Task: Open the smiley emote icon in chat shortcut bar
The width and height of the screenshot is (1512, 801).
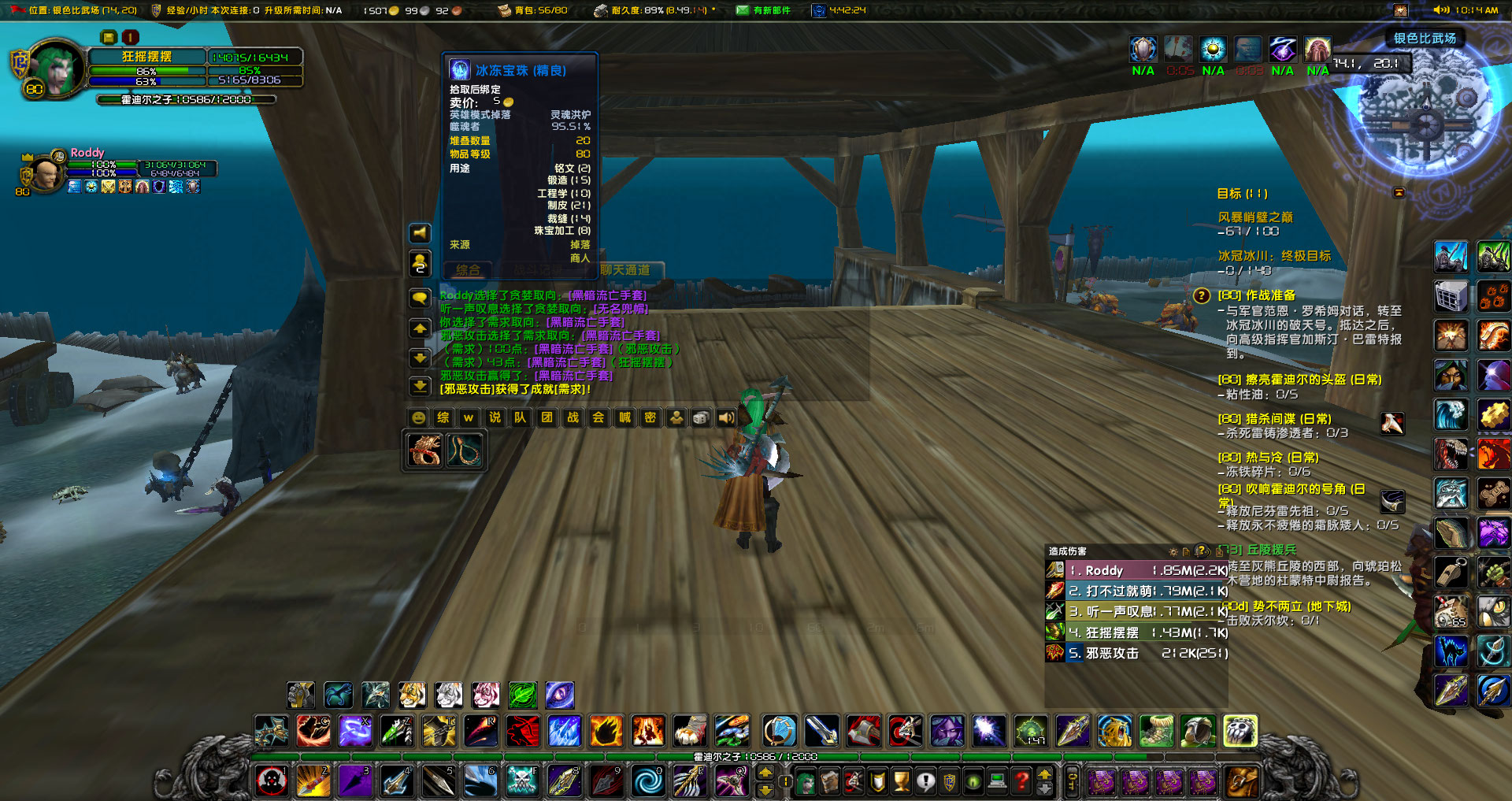Action: click(418, 417)
